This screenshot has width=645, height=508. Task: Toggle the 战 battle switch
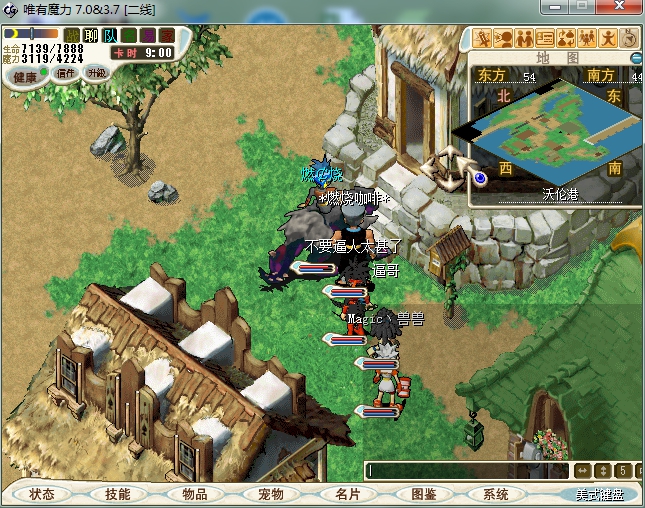pos(72,36)
